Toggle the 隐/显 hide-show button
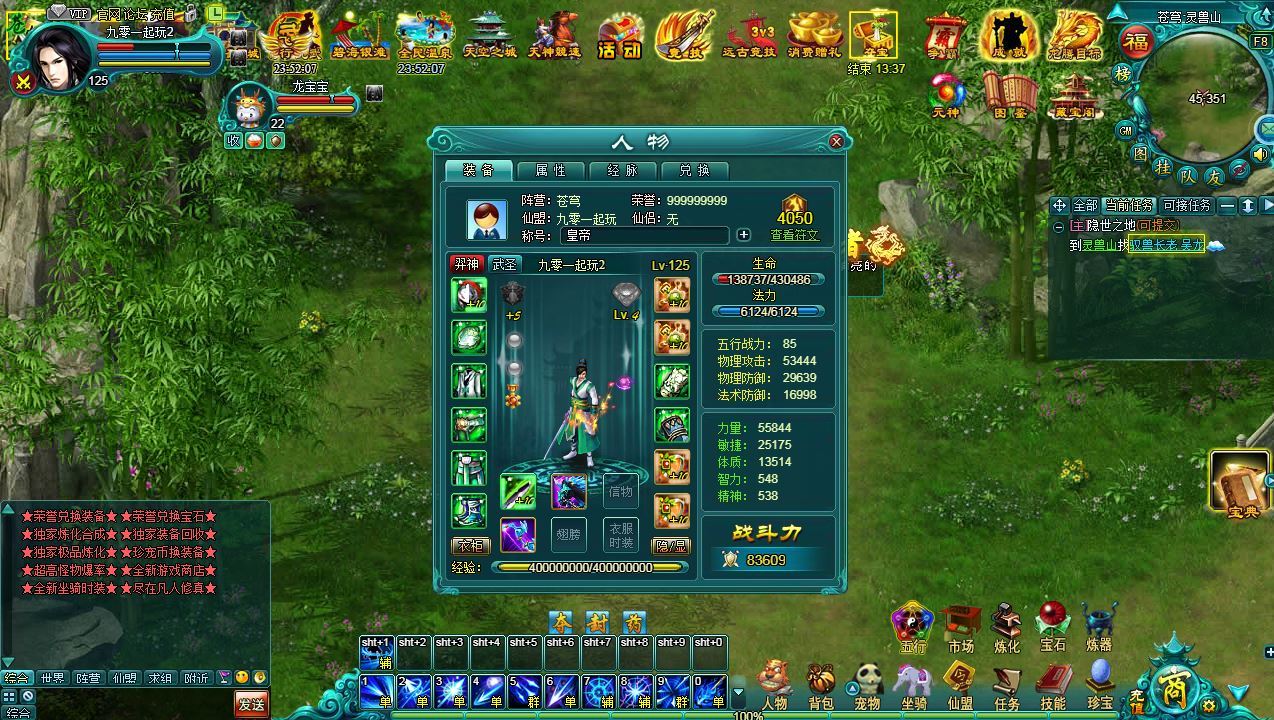This screenshot has height=720, width=1274. [x=672, y=546]
